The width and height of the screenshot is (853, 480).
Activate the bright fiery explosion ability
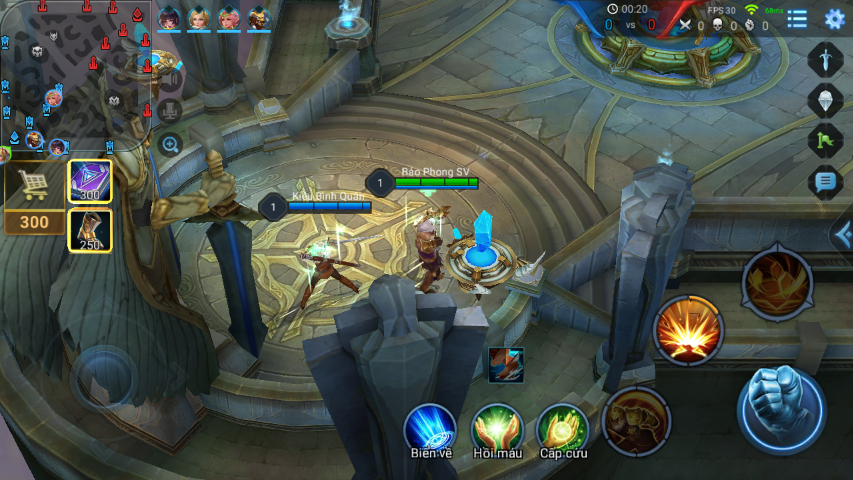point(688,330)
